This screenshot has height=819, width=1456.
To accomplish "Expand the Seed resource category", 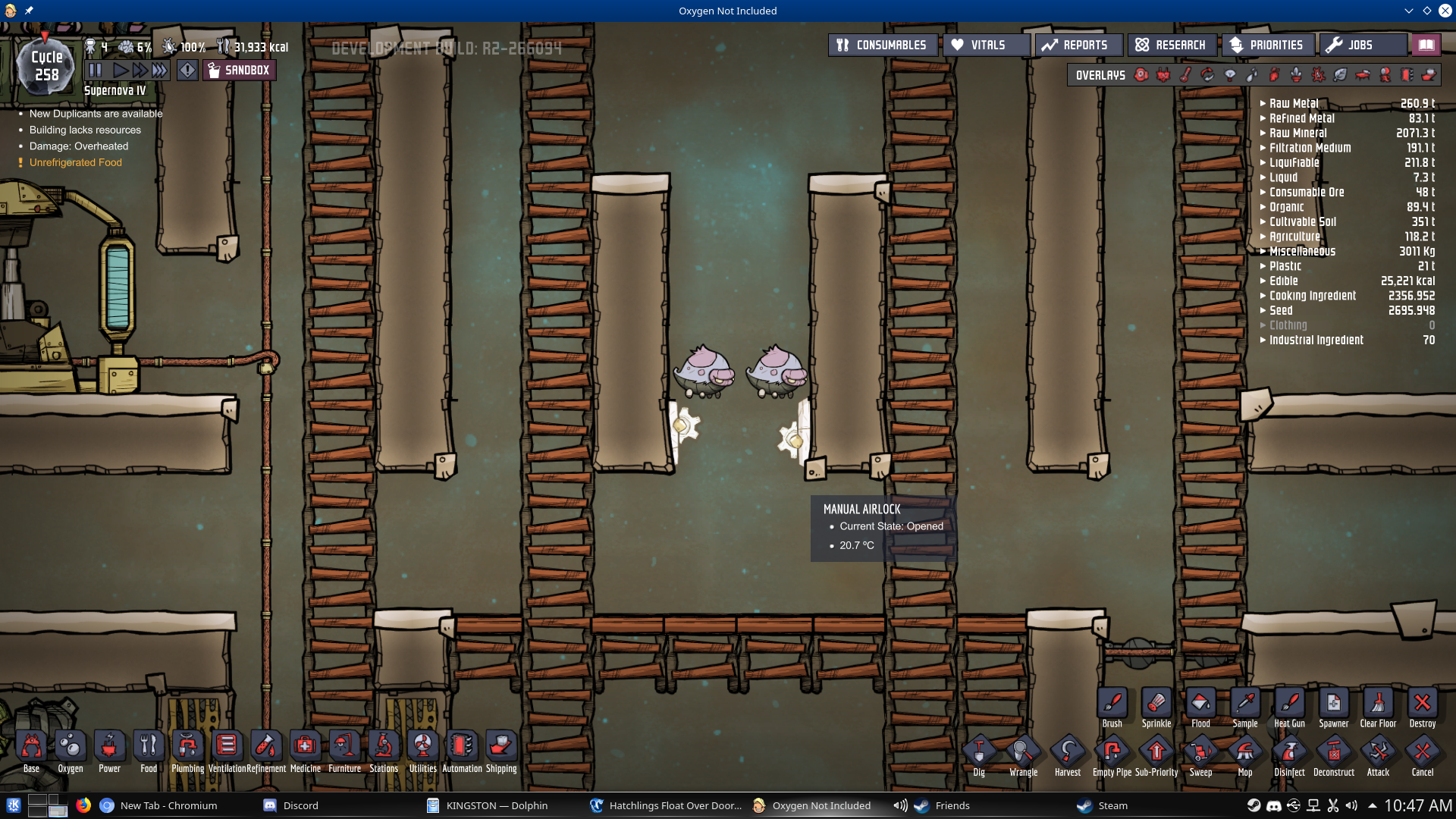I will [x=1263, y=310].
